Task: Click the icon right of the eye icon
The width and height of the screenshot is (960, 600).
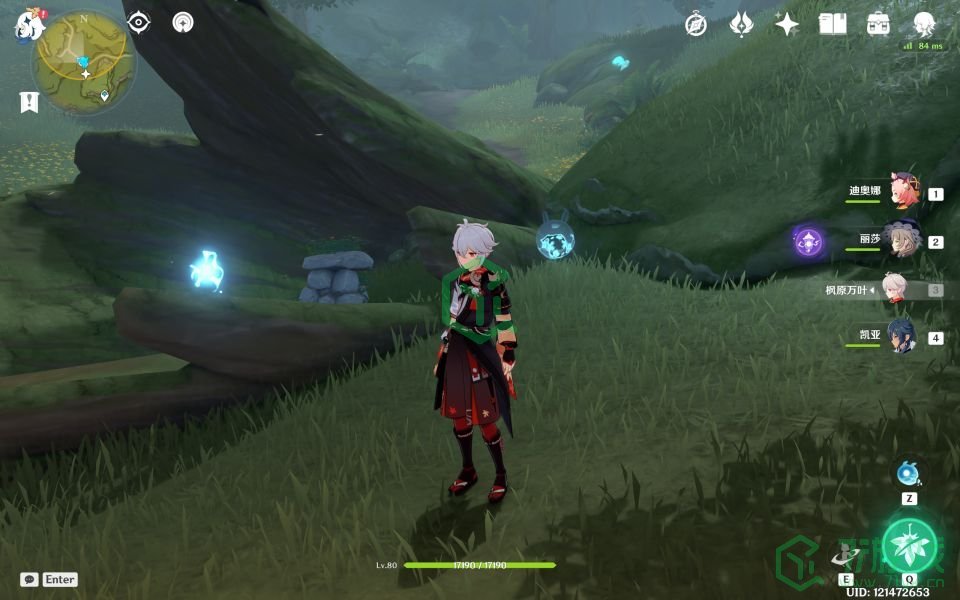Action: pyautogui.click(x=183, y=22)
